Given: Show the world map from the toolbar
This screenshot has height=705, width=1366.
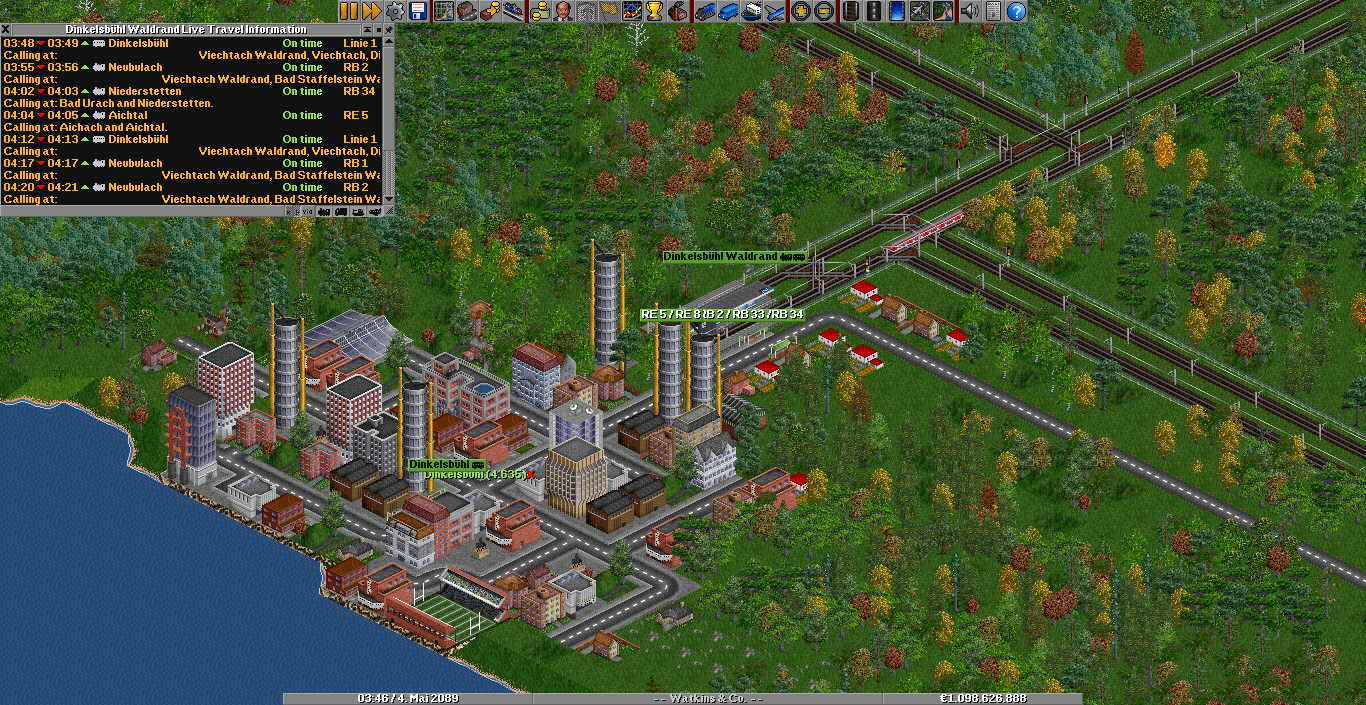Looking at the screenshot, I should click(x=443, y=11).
